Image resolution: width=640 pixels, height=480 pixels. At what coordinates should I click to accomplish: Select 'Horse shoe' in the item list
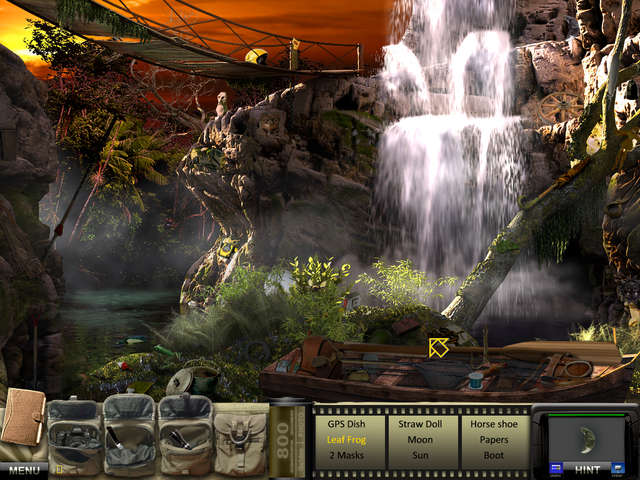tap(493, 423)
